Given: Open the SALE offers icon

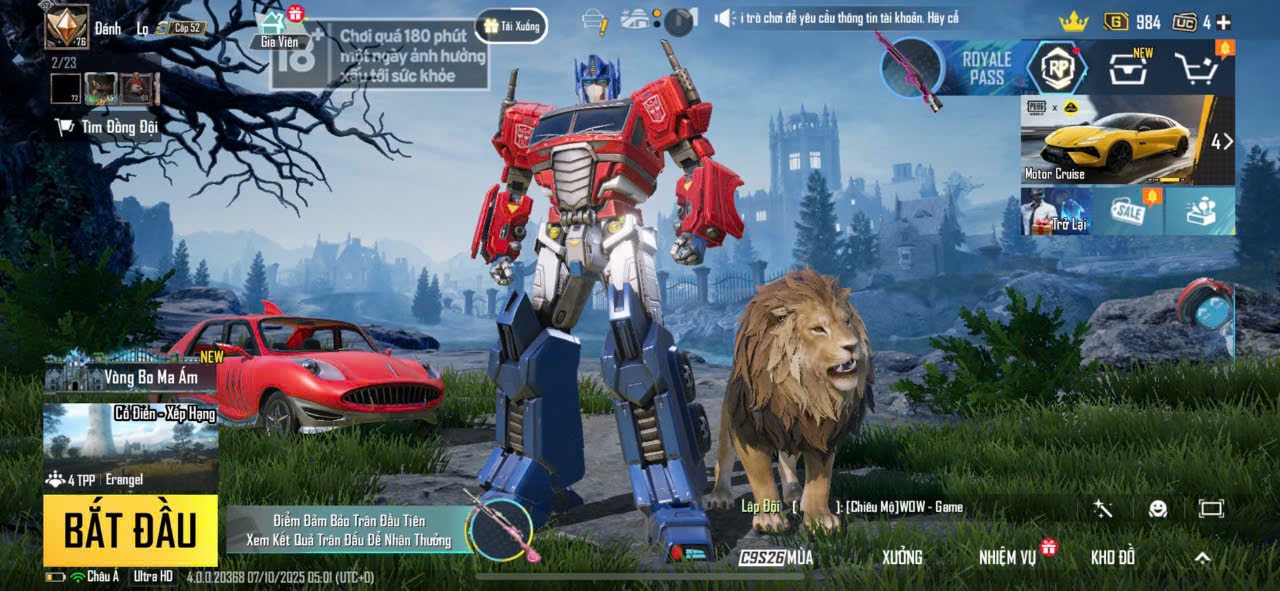Looking at the screenshot, I should (1128, 212).
